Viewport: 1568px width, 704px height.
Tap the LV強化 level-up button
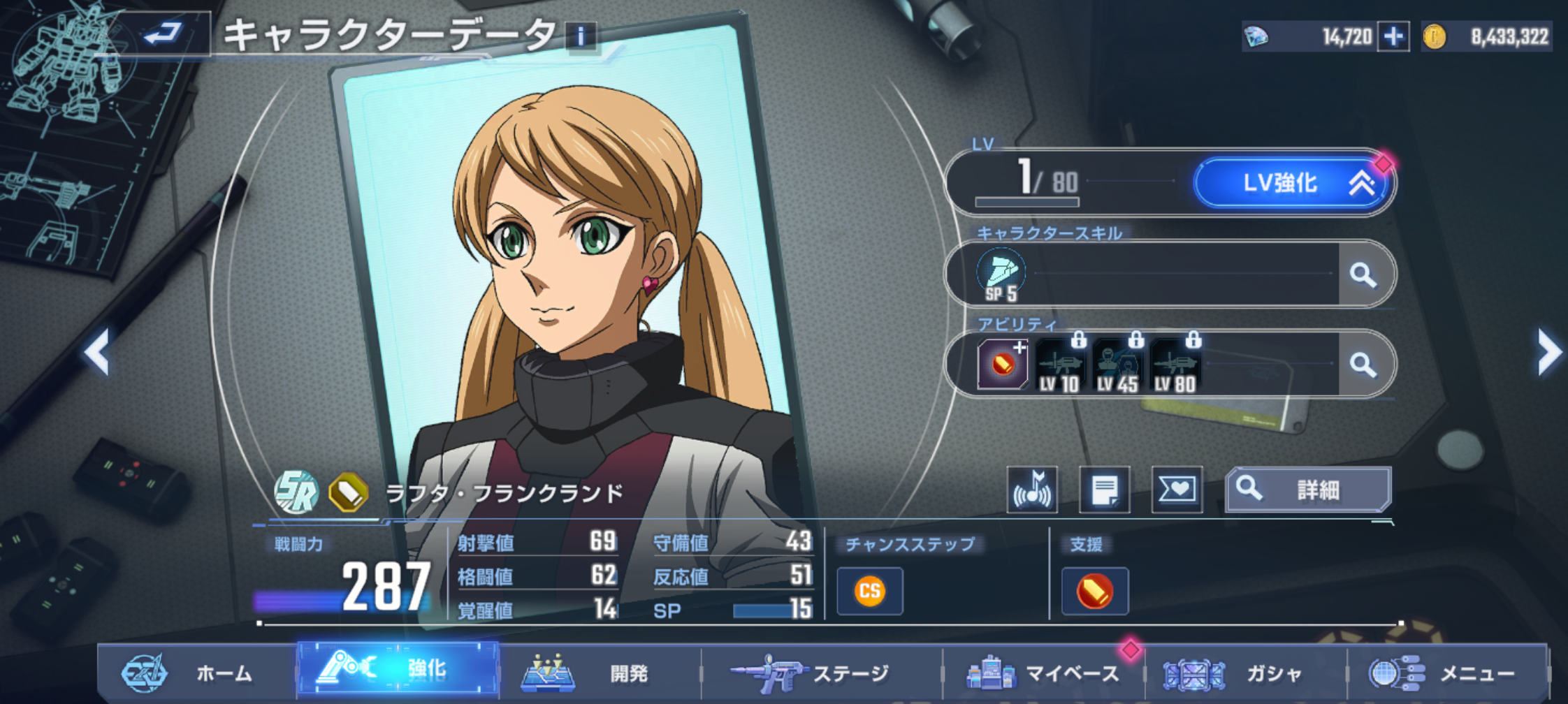tap(1292, 183)
